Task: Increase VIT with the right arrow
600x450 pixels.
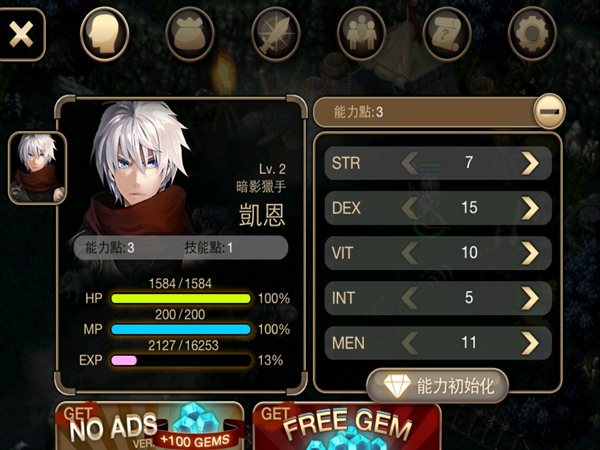Action: pos(529,253)
